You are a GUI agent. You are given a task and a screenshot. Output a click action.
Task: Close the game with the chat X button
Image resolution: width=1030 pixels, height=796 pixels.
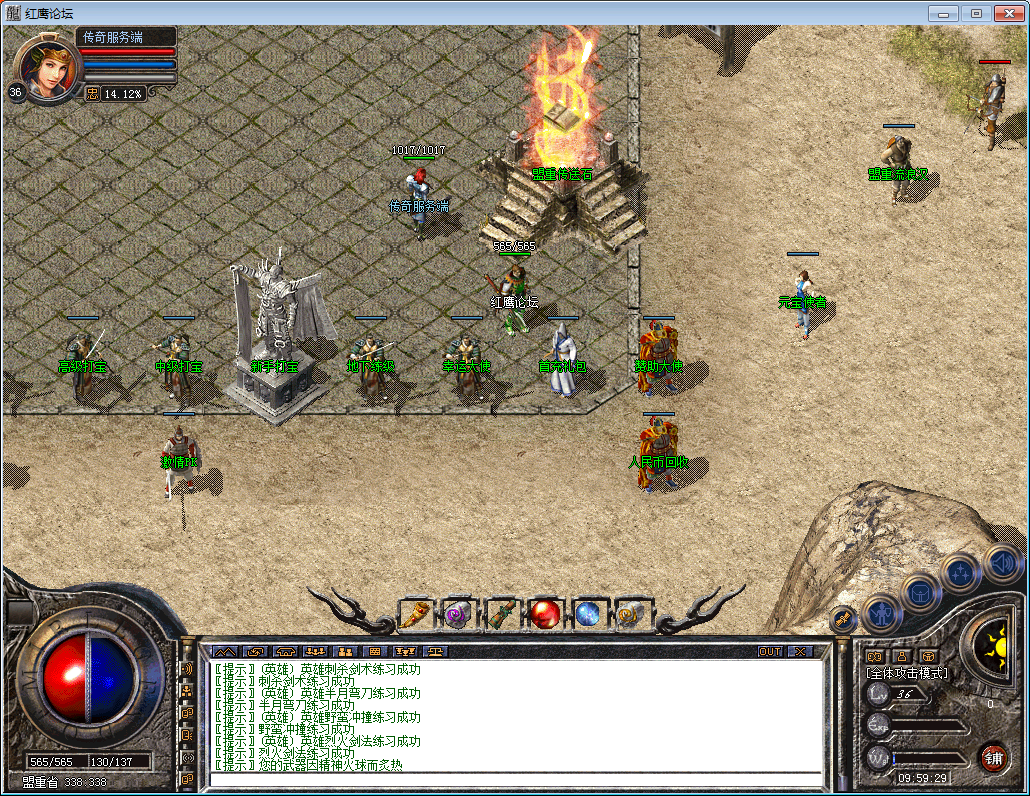pyautogui.click(x=800, y=651)
